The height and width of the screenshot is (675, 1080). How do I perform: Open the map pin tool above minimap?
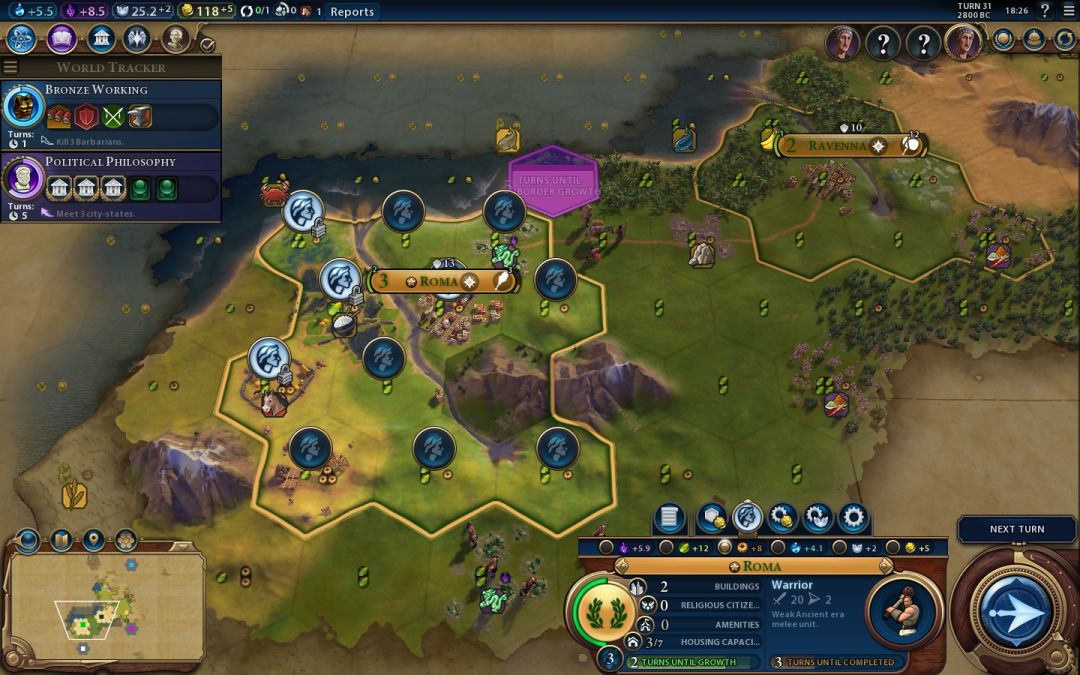93,541
